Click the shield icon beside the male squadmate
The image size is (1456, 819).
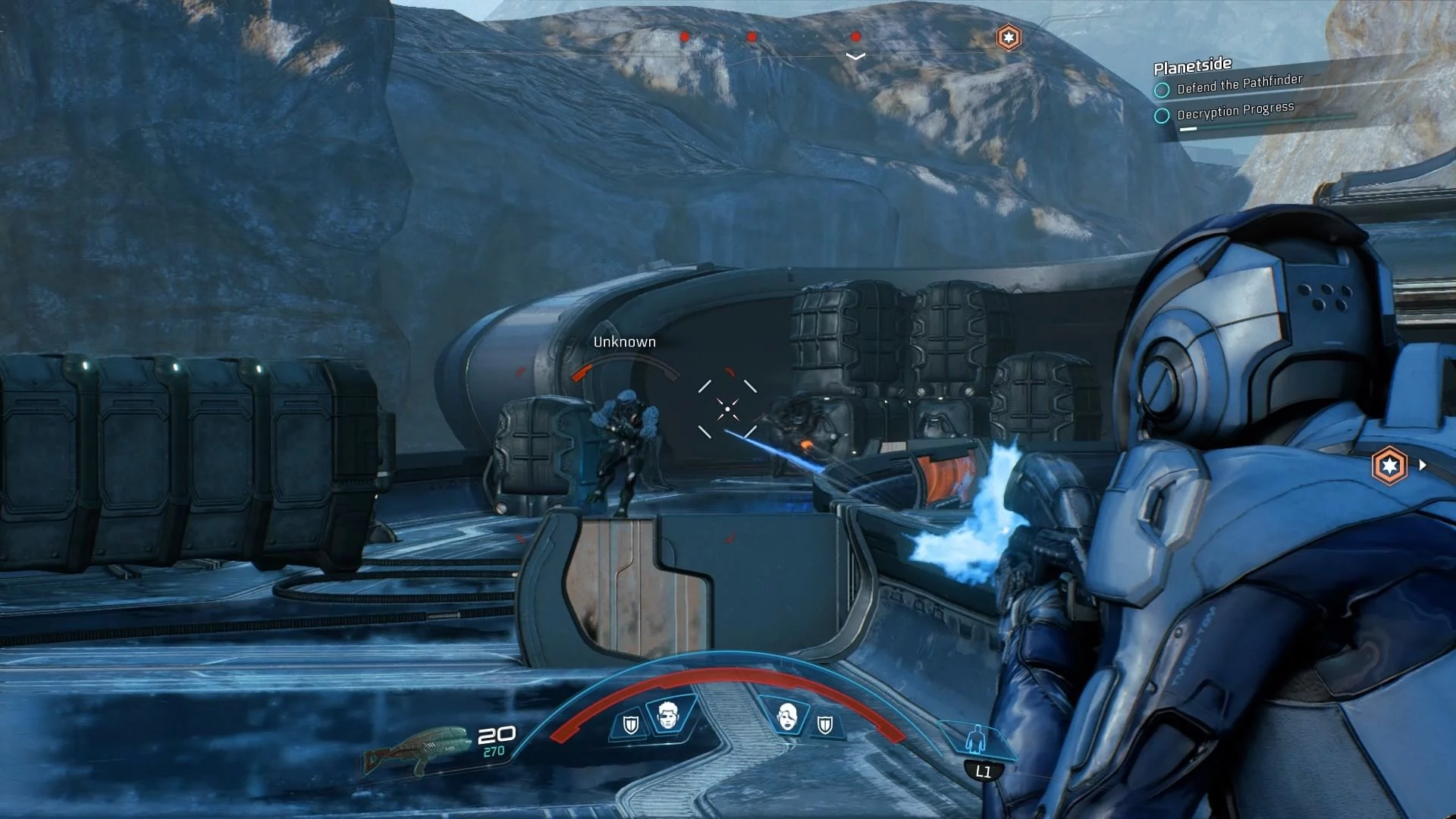pyautogui.click(x=630, y=725)
